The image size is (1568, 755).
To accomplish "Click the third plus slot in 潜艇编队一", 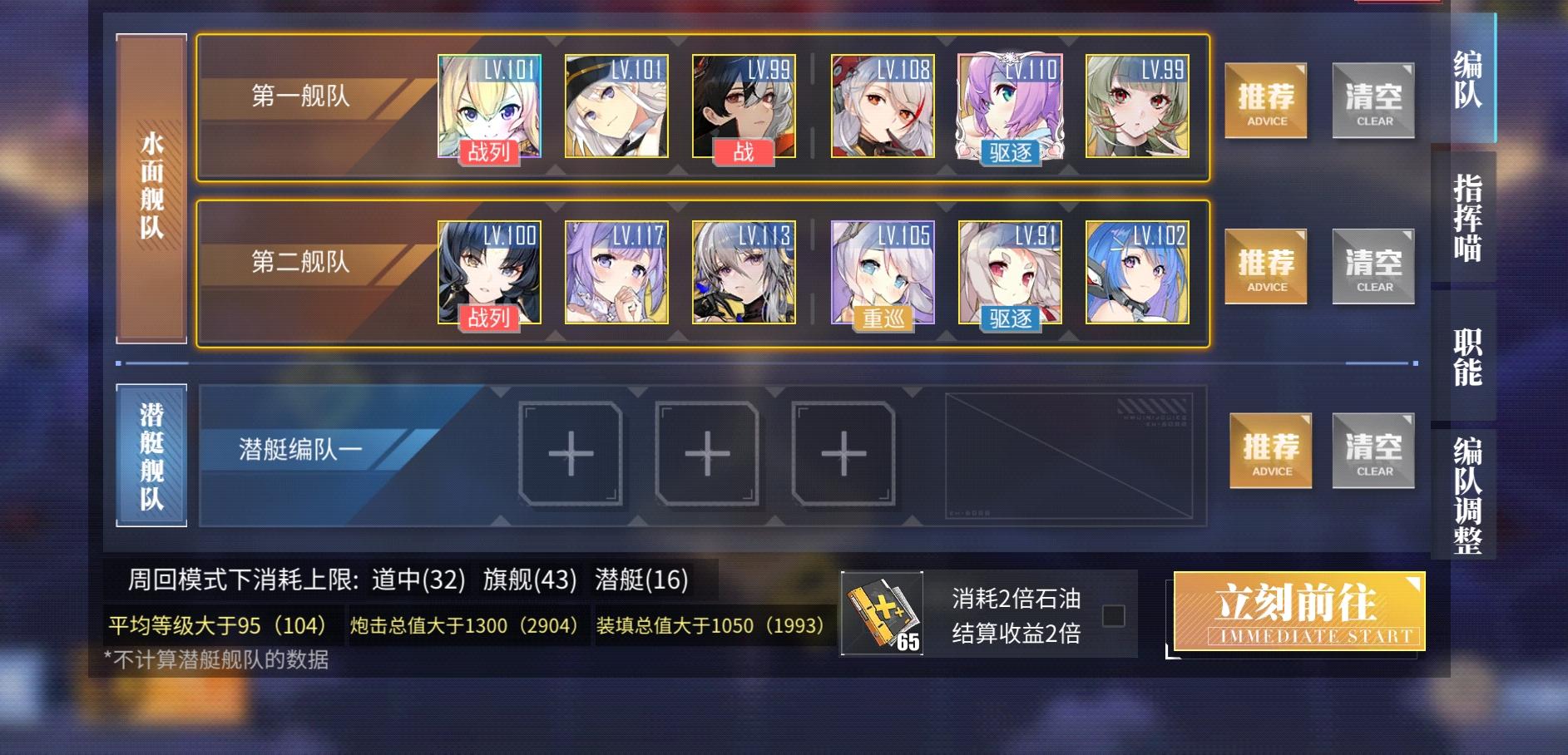I will tap(839, 455).
